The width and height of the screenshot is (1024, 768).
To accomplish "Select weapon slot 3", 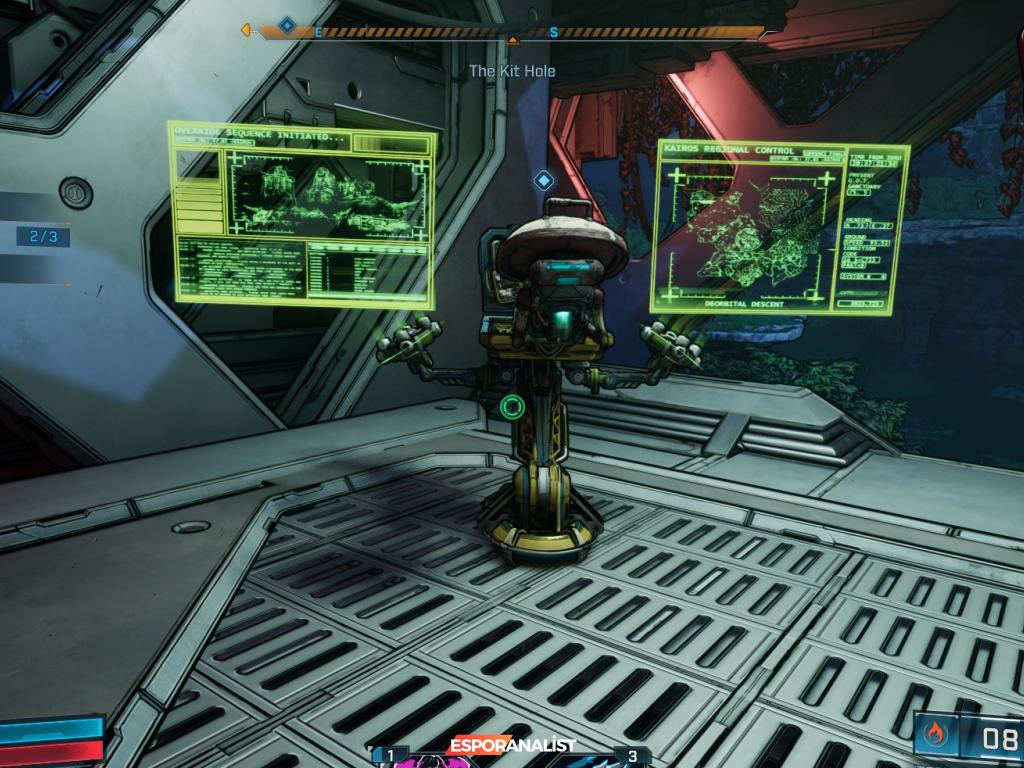I will (632, 755).
